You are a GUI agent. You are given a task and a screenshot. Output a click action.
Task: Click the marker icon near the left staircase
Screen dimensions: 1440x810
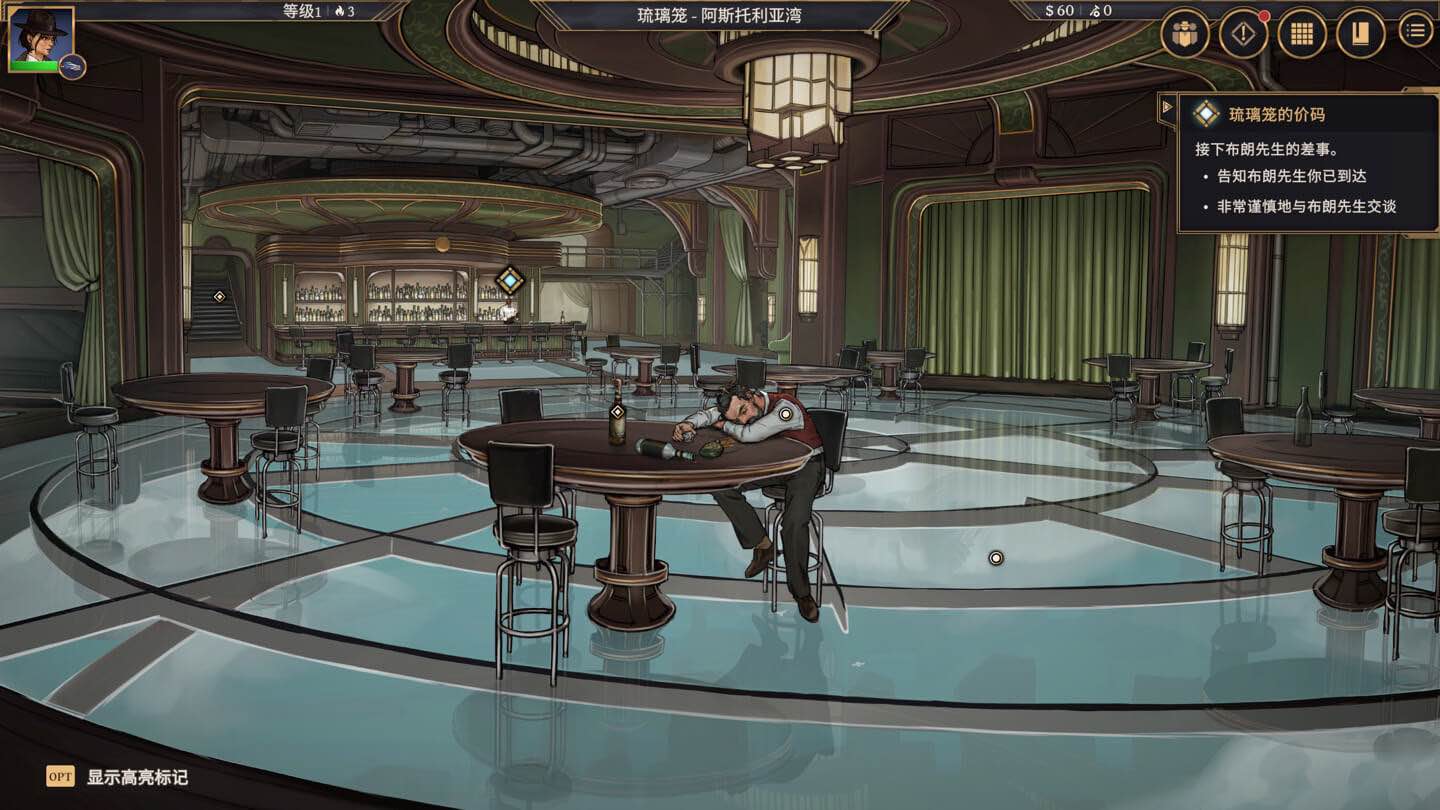pyautogui.click(x=218, y=294)
